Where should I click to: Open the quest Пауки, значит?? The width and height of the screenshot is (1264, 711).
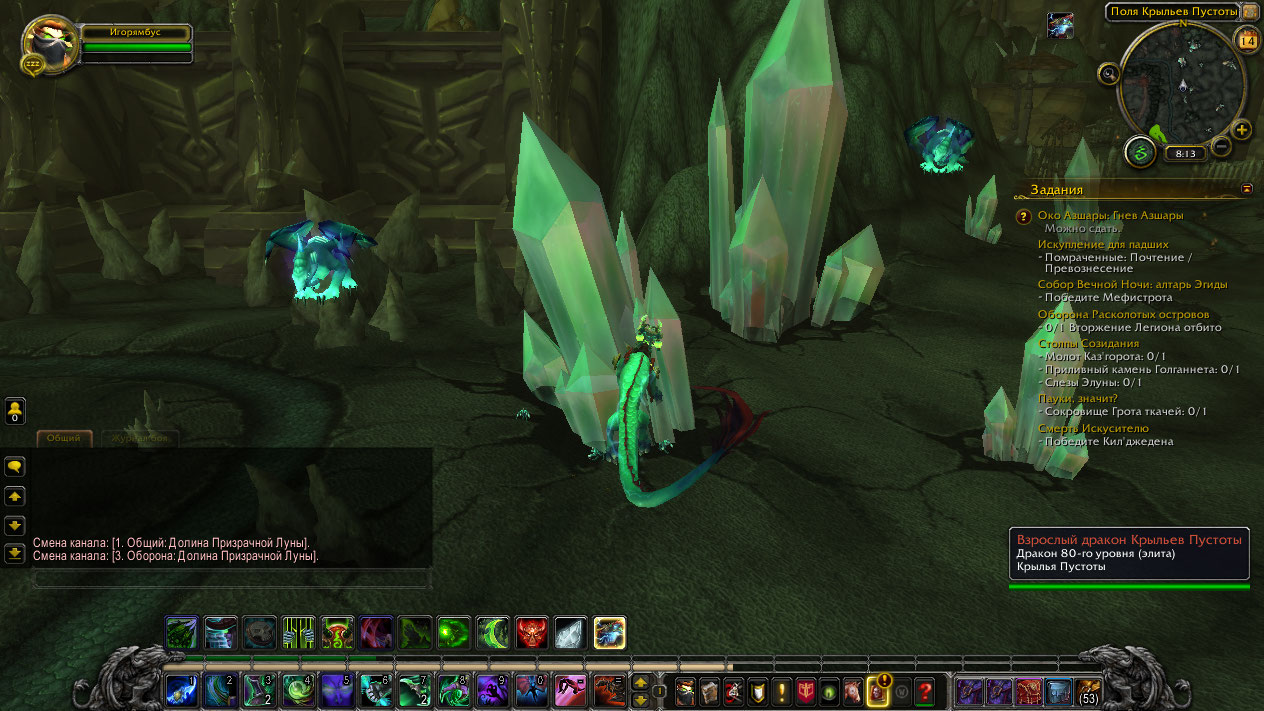[1078, 398]
